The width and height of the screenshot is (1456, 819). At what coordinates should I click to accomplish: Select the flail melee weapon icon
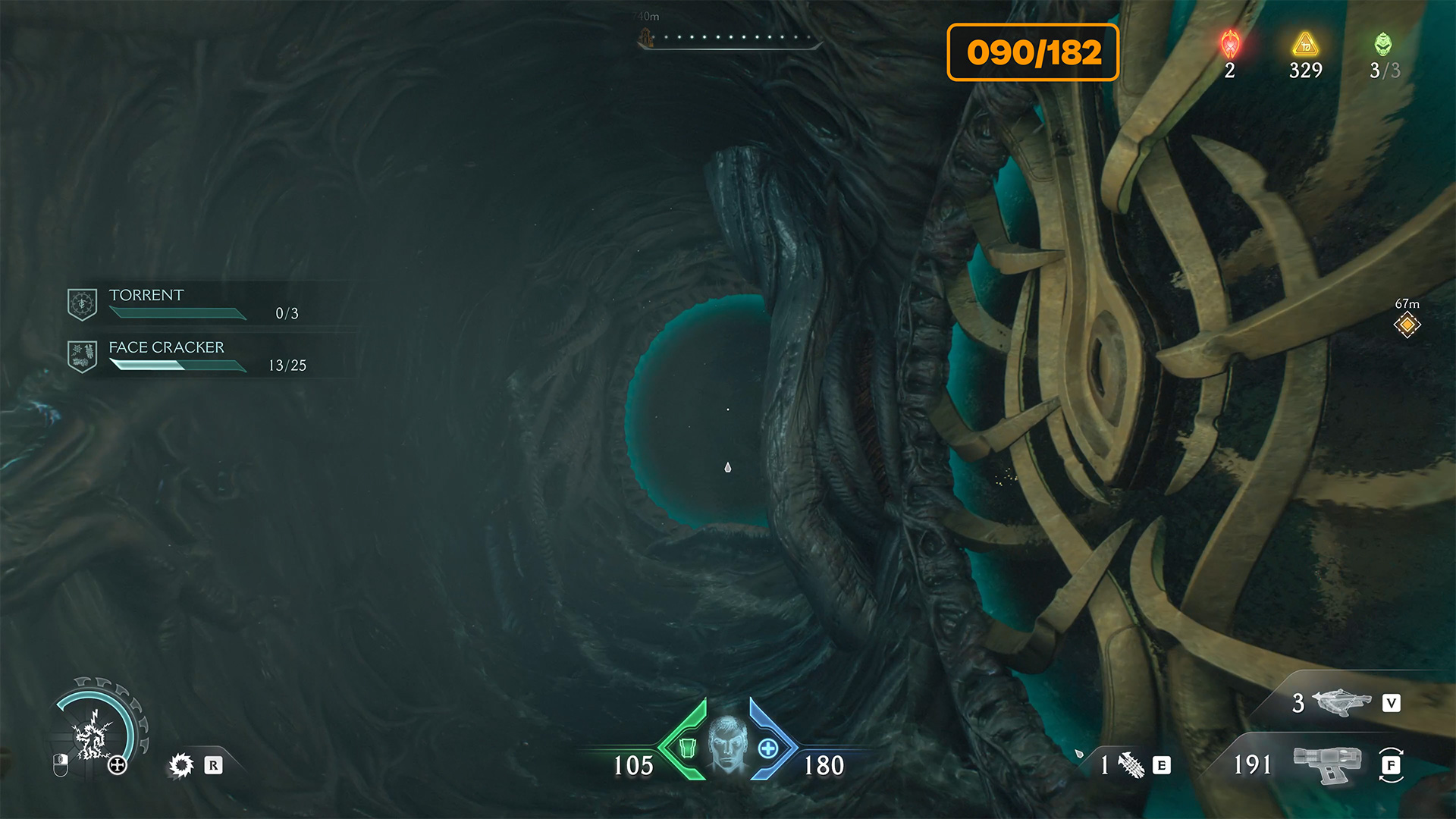(x=1131, y=764)
